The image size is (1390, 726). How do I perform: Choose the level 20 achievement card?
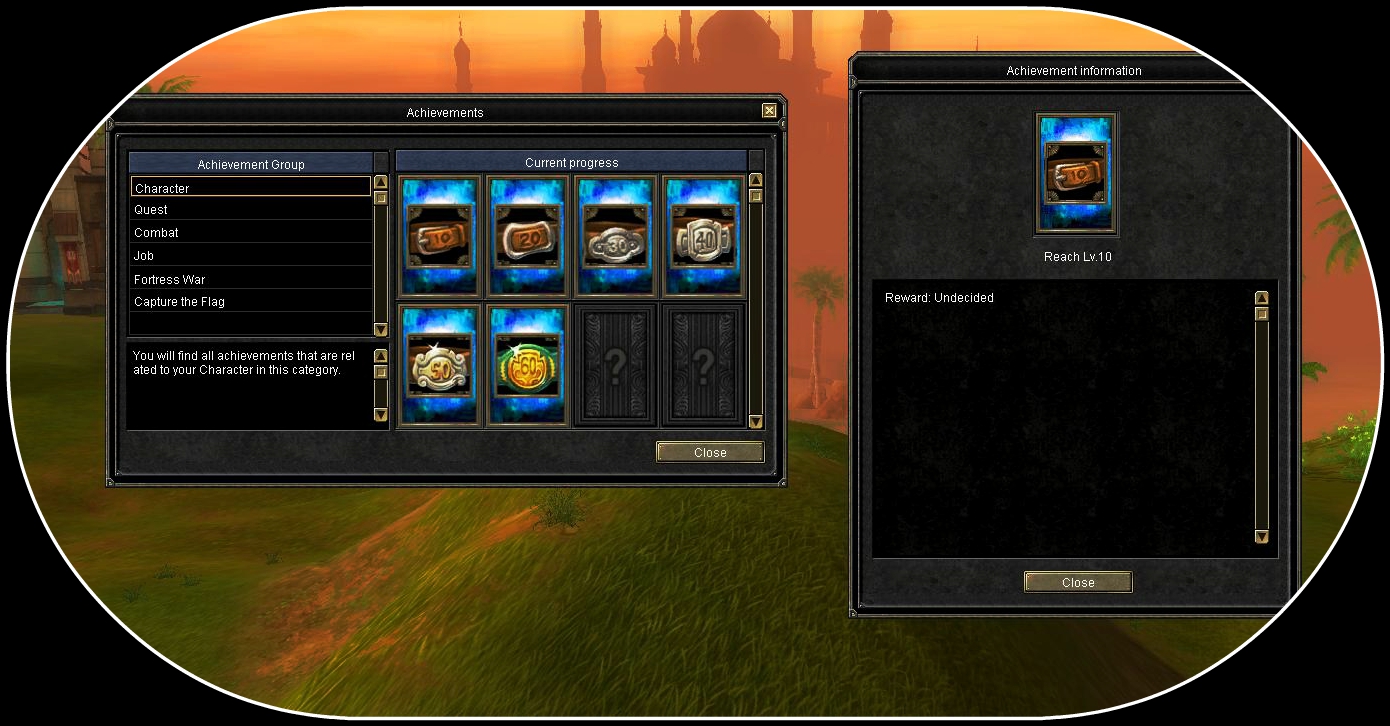(527, 237)
